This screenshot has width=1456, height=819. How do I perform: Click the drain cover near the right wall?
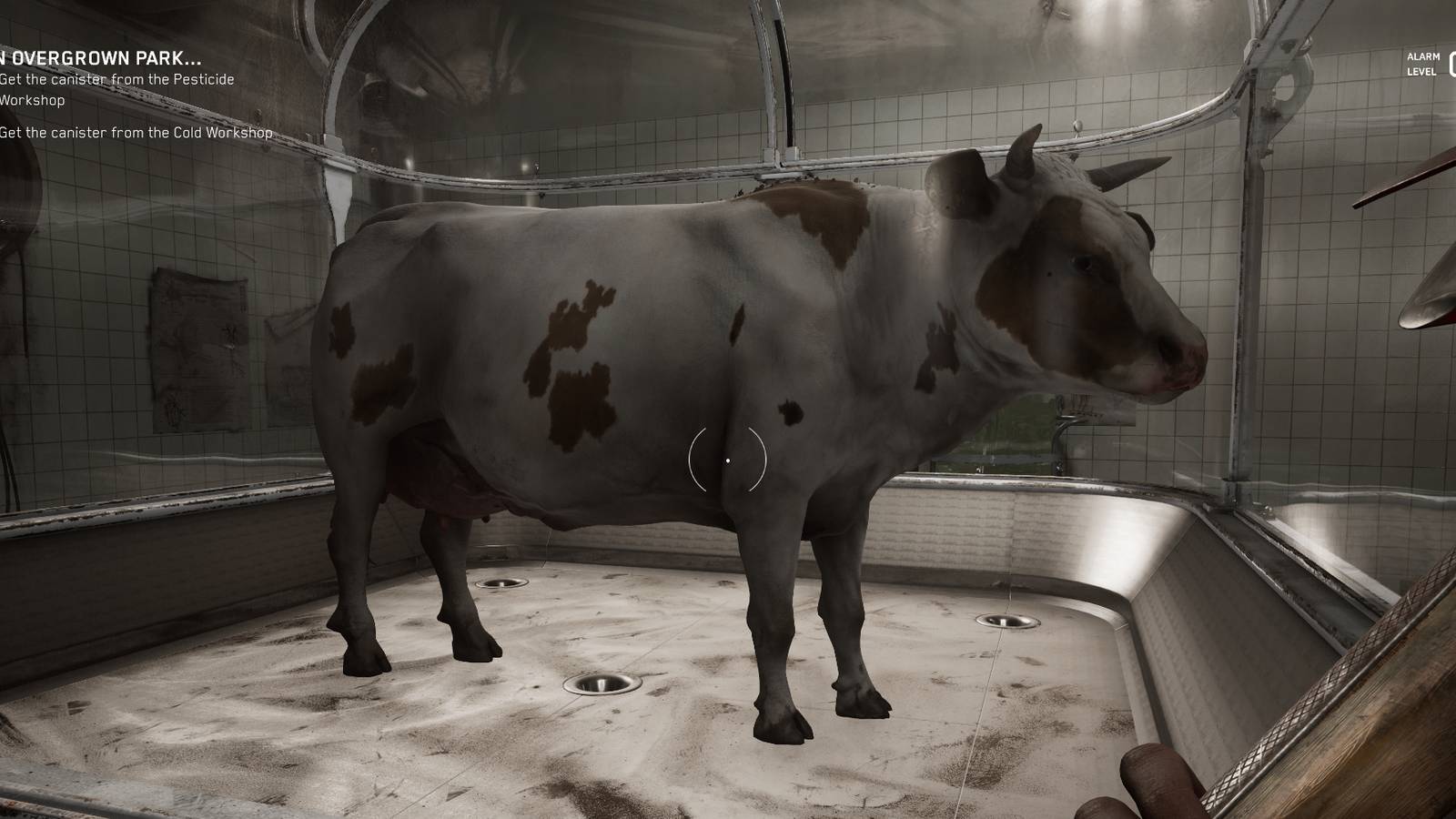pyautogui.click(x=1006, y=620)
